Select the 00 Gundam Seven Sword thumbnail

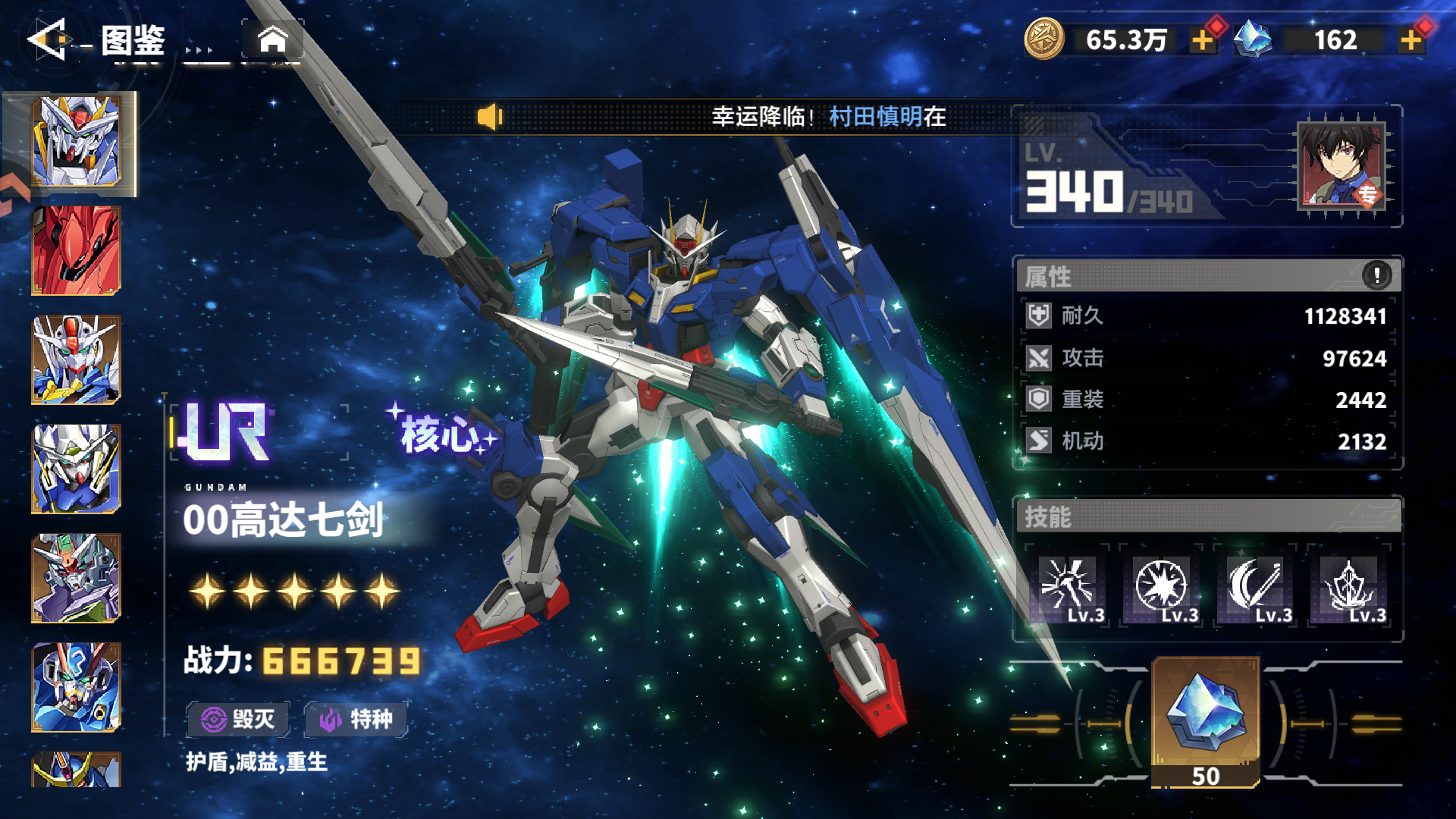76,142
